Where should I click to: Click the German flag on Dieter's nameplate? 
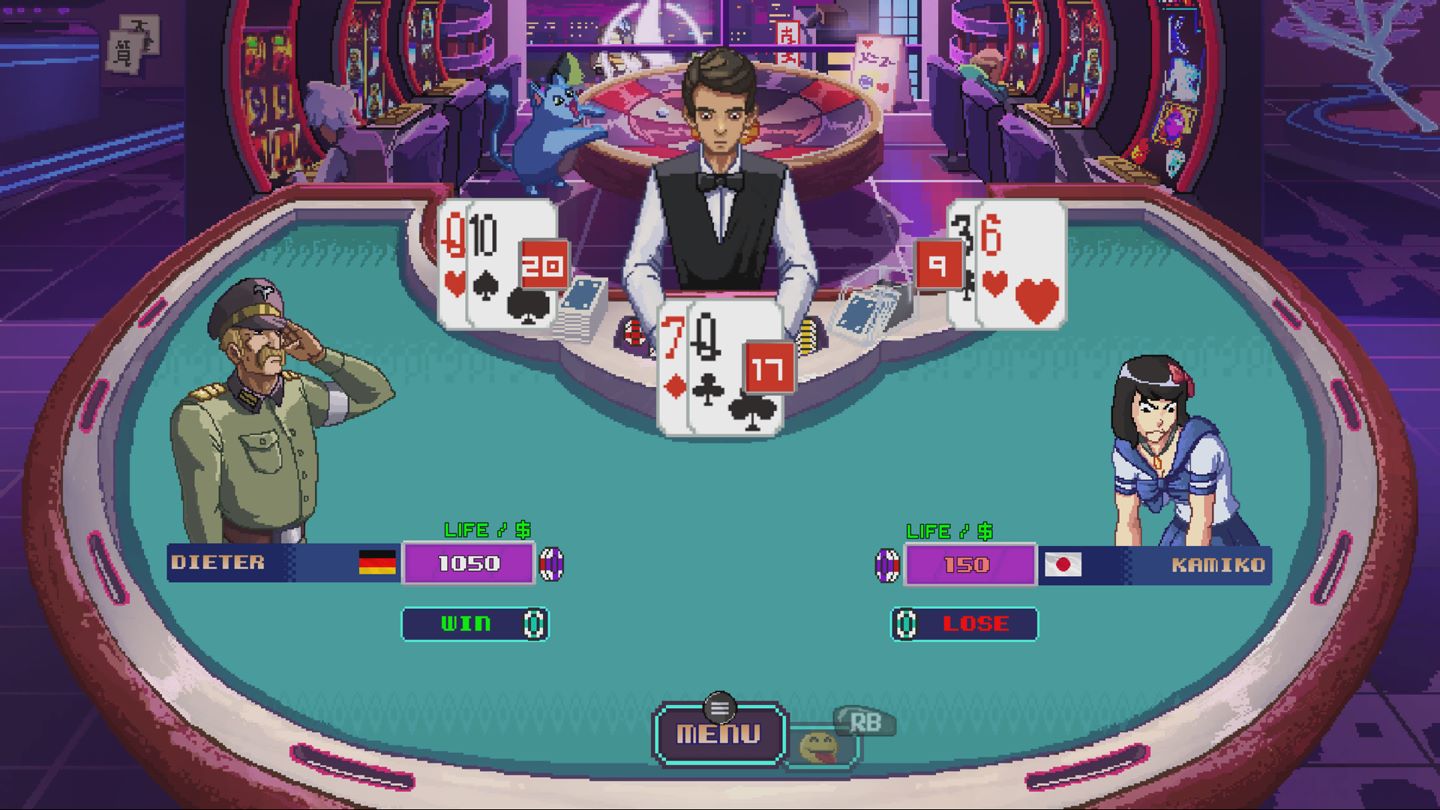[377, 564]
